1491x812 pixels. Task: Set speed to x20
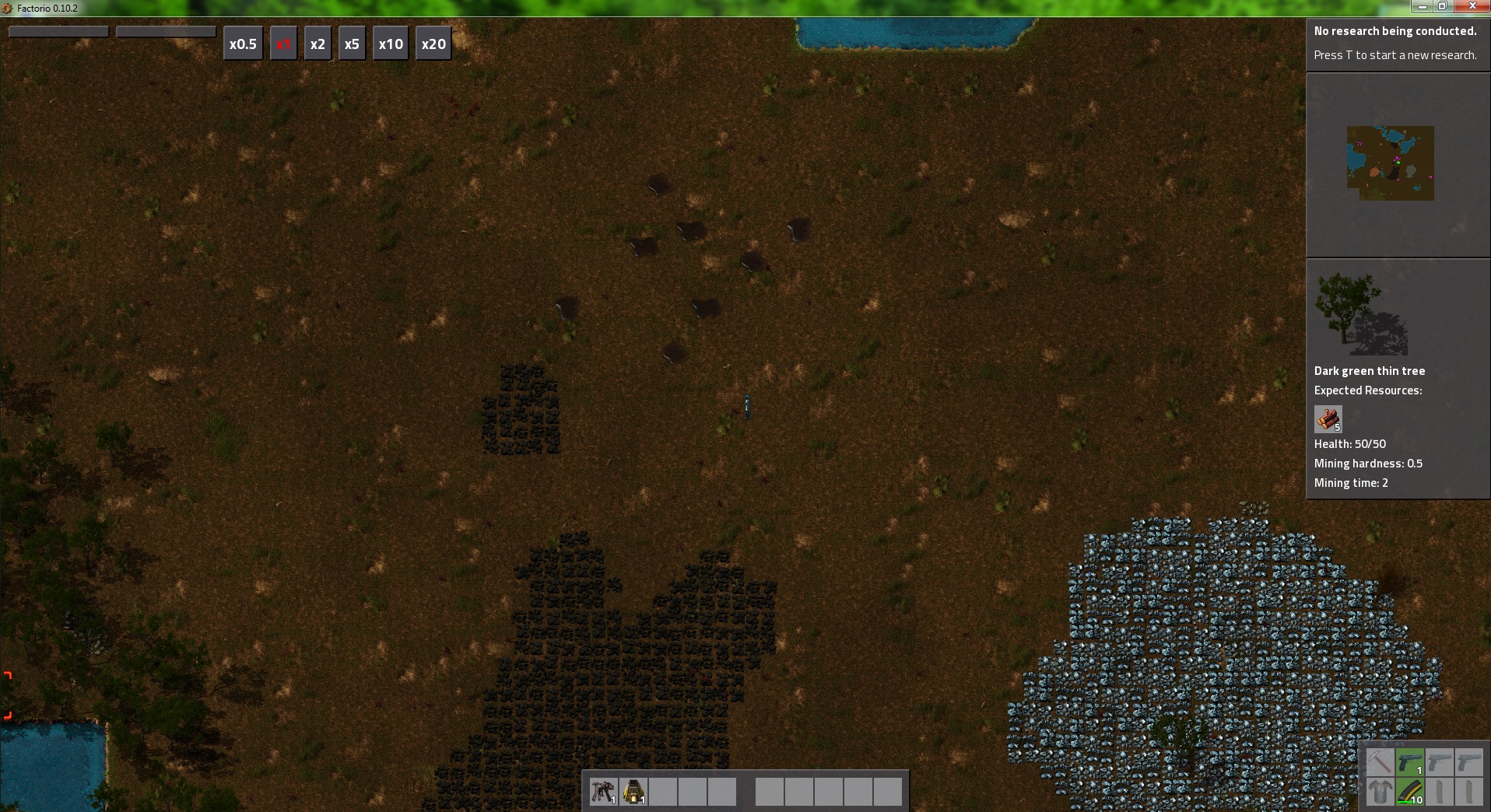pos(433,44)
